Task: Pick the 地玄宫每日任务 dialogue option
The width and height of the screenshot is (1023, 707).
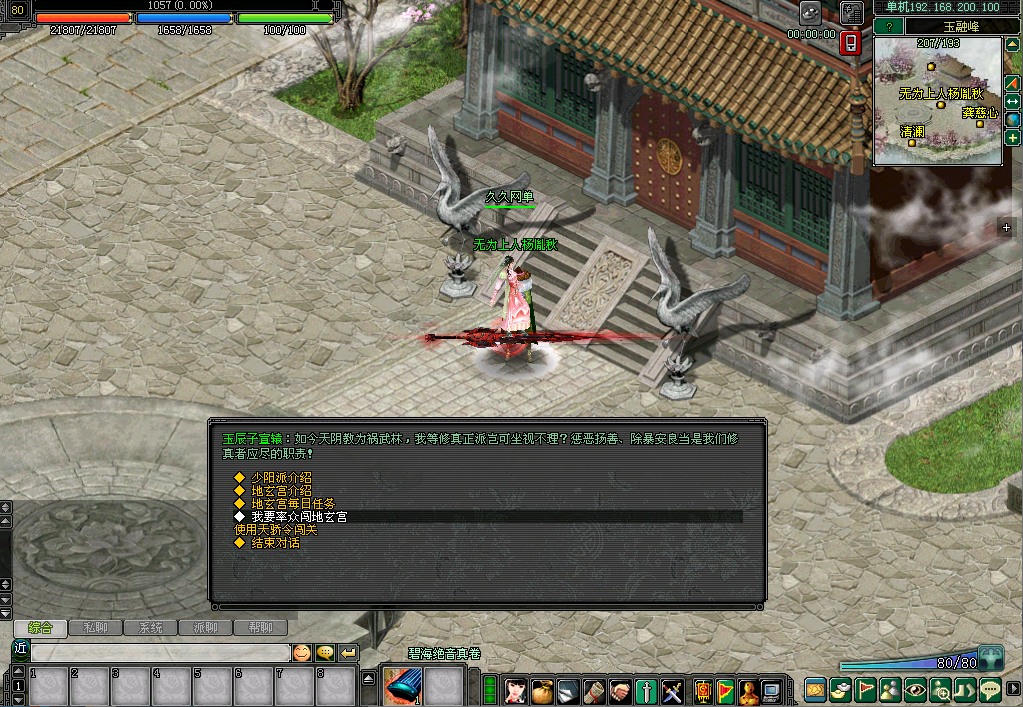Action: 292,504
